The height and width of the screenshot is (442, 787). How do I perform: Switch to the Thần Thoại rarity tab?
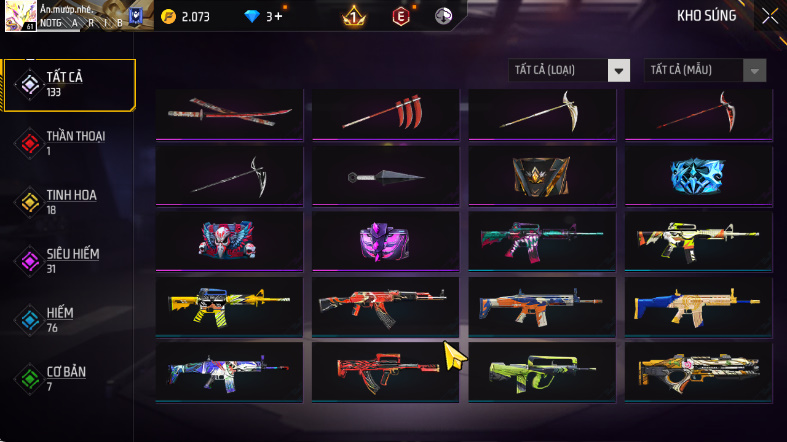pyautogui.click(x=69, y=143)
